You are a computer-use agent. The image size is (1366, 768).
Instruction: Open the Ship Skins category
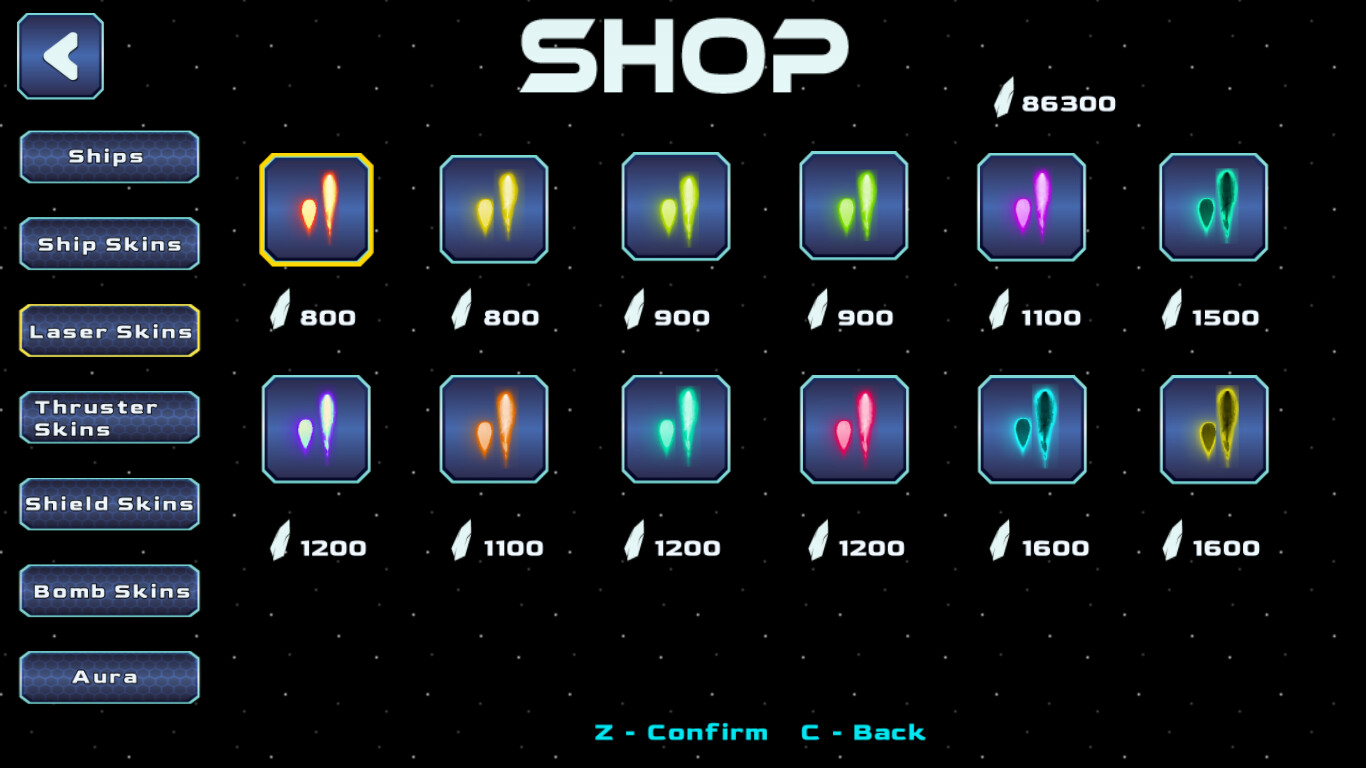(x=109, y=243)
